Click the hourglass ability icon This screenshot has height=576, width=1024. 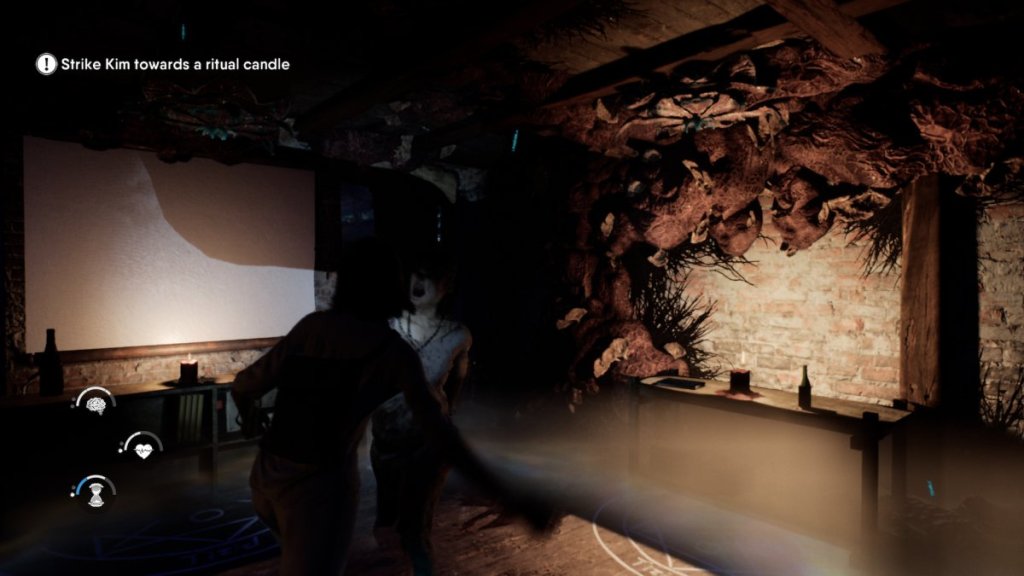(x=96, y=491)
